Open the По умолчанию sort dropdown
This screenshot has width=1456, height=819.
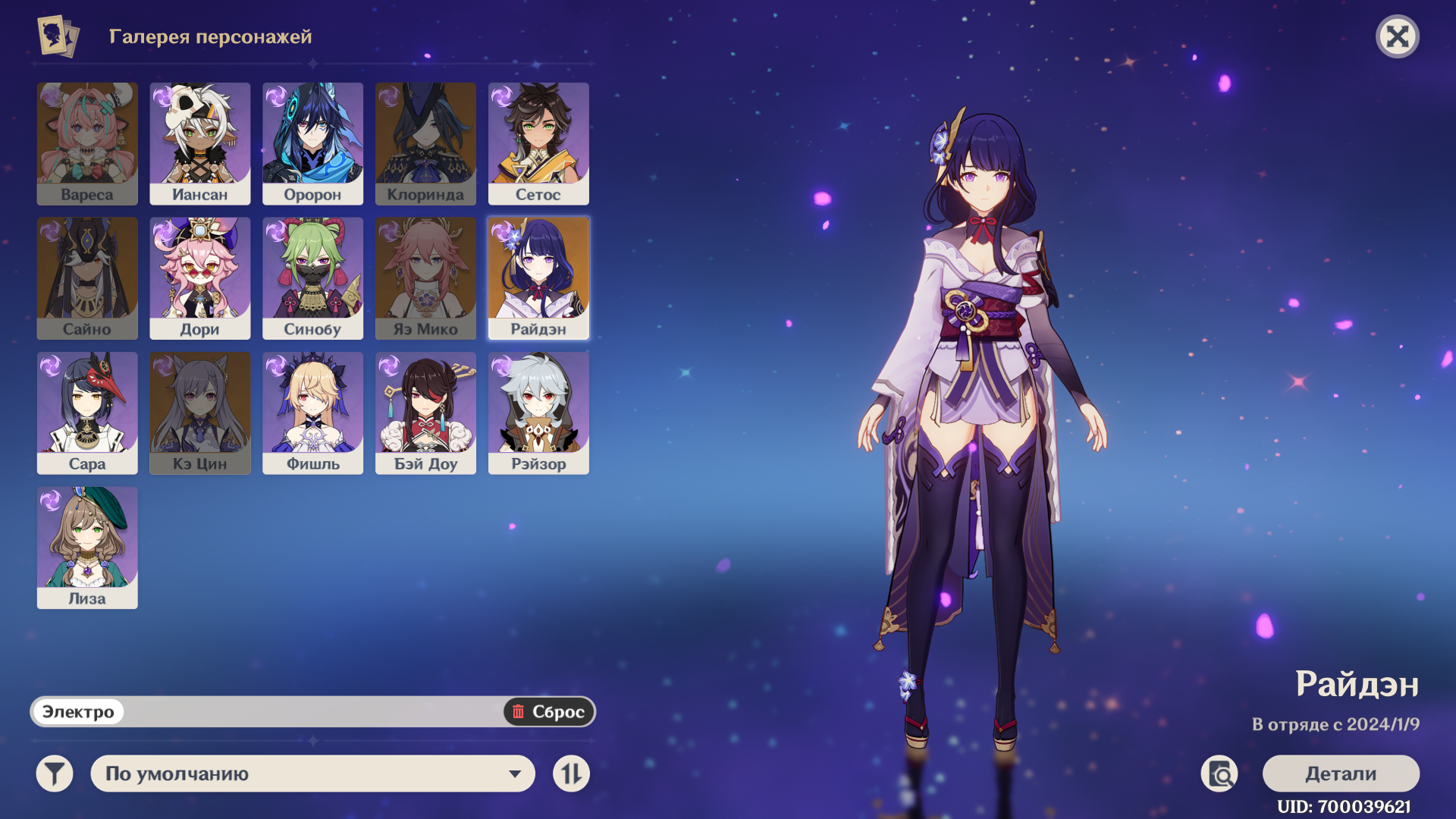312,773
